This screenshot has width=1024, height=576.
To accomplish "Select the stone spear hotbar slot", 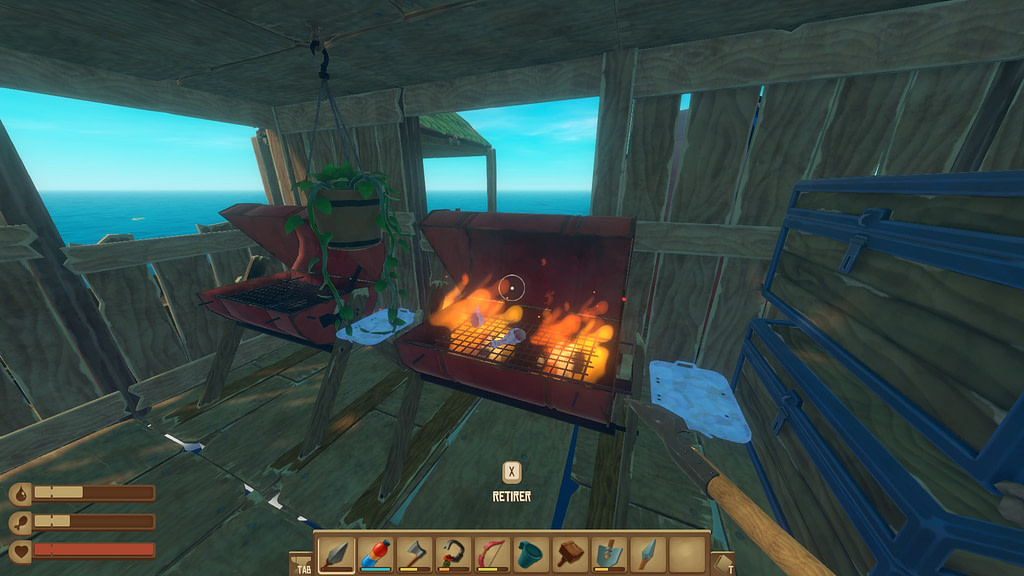I will click(x=336, y=552).
